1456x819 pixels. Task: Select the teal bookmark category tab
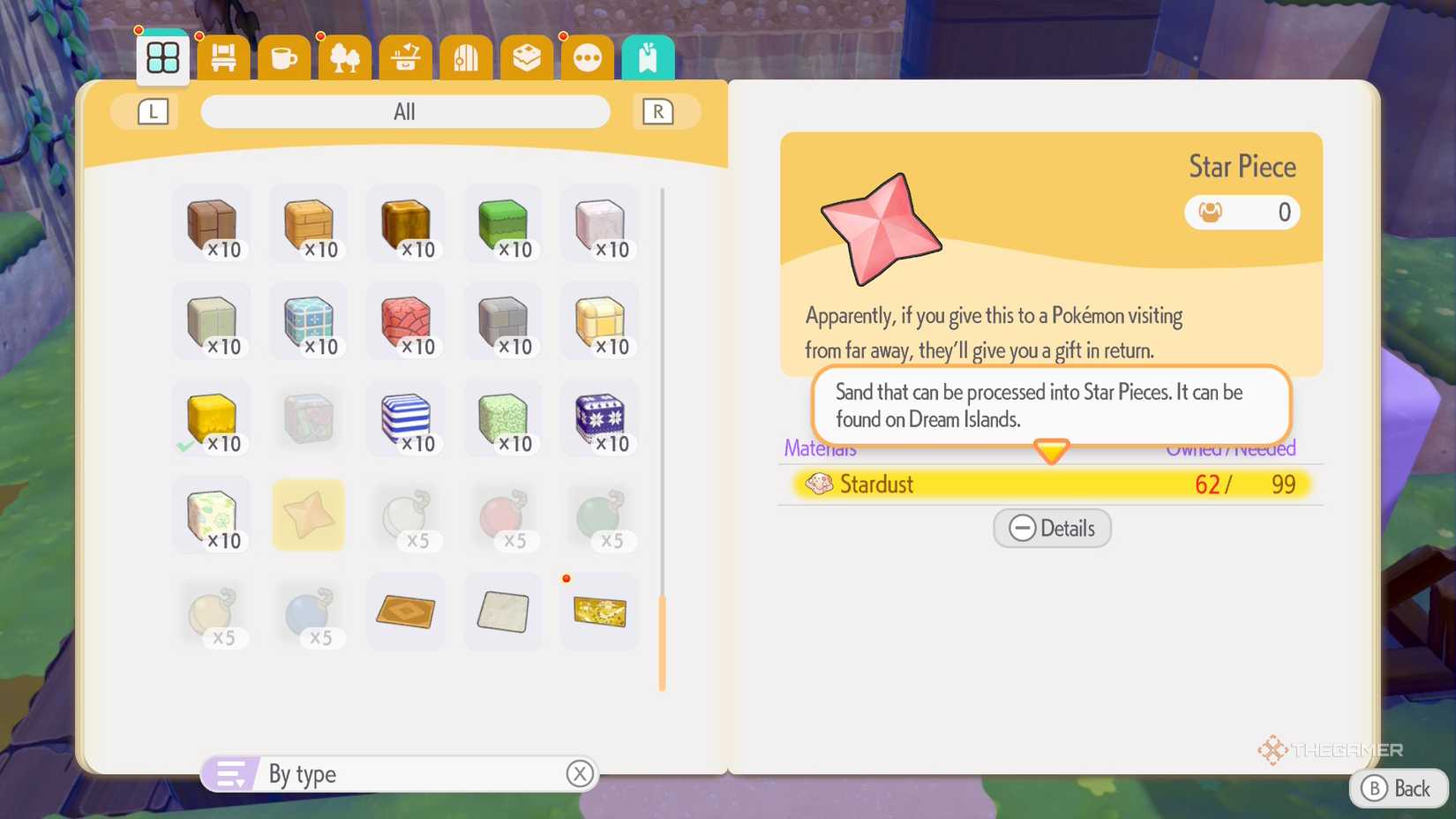[x=648, y=56]
